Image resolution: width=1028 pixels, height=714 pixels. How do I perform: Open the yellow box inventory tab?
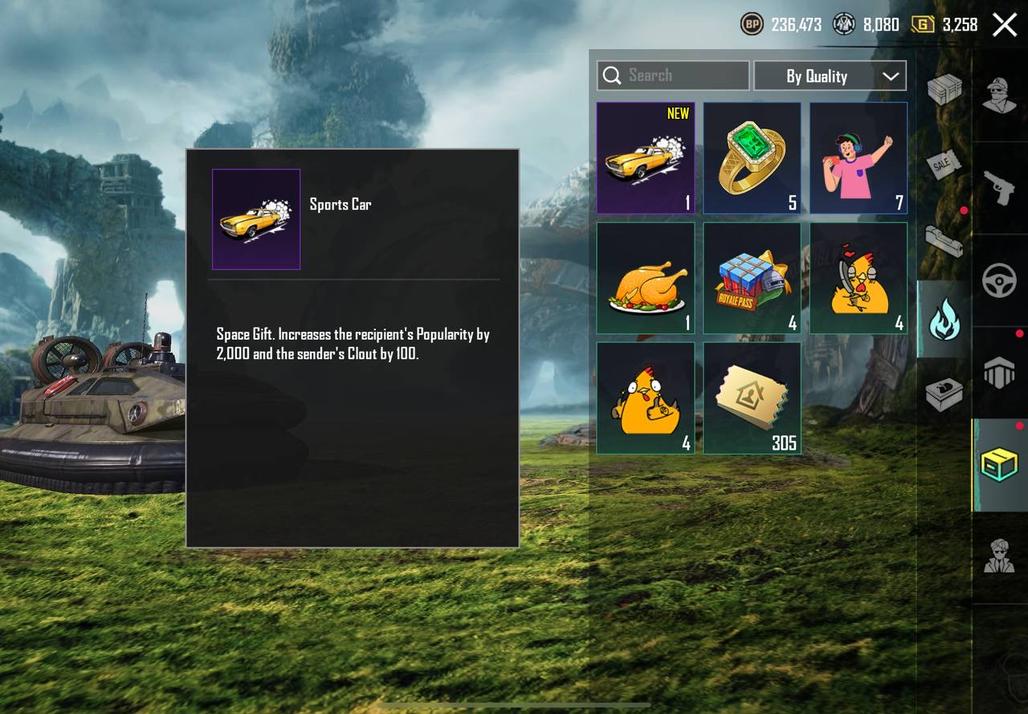point(1000,465)
